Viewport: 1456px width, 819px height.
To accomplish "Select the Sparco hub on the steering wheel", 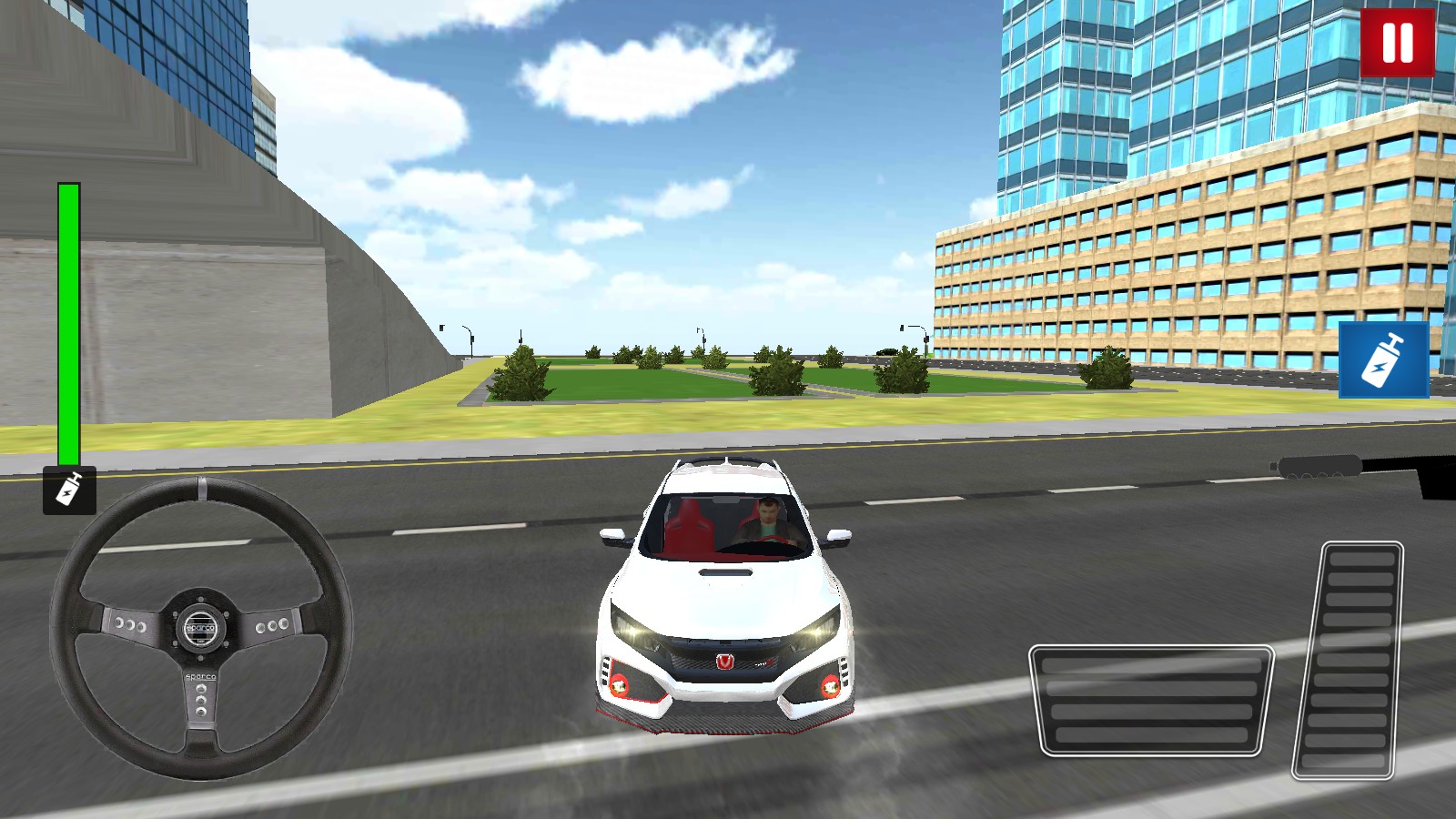I will 200,628.
